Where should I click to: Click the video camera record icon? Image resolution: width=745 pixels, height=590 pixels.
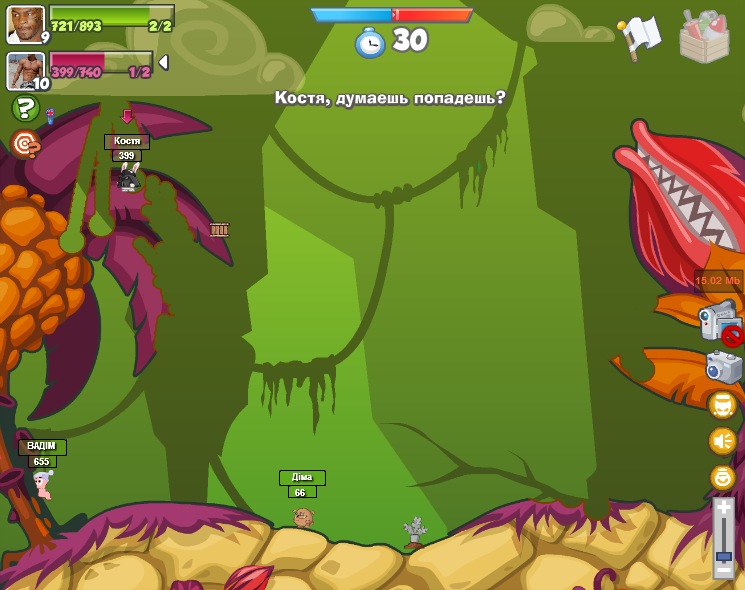pos(719,322)
